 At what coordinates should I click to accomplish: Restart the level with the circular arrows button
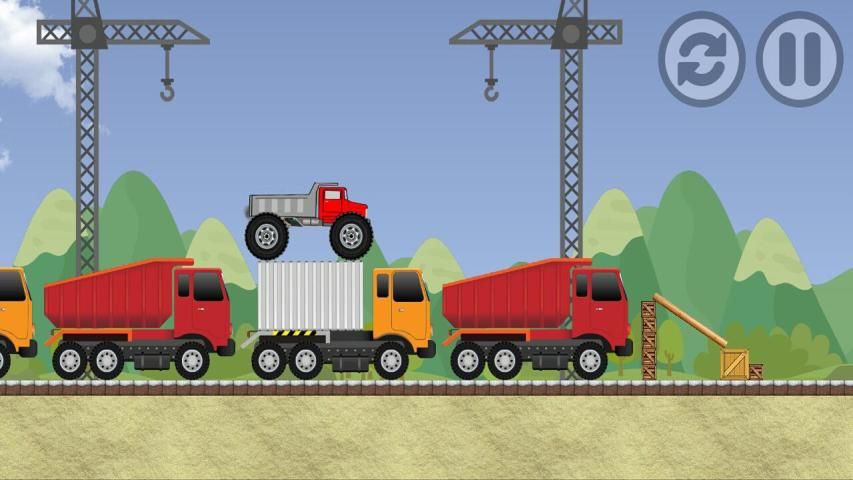pyautogui.click(x=701, y=59)
